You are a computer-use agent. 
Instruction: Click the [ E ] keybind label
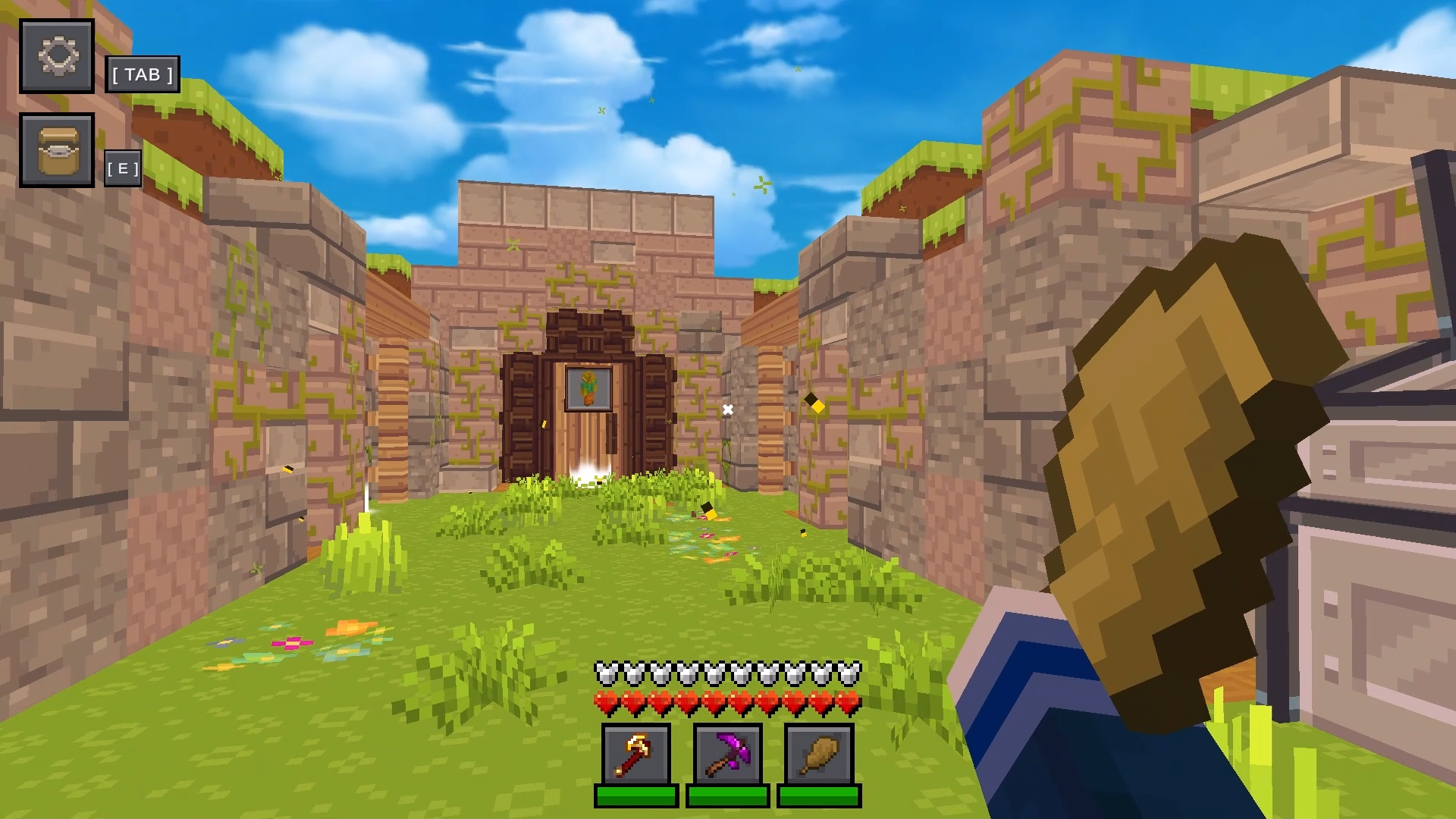(x=124, y=168)
